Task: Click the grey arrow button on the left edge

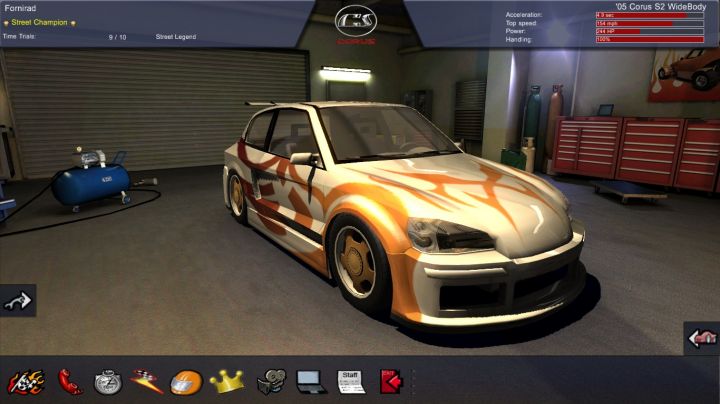Action: [17, 300]
